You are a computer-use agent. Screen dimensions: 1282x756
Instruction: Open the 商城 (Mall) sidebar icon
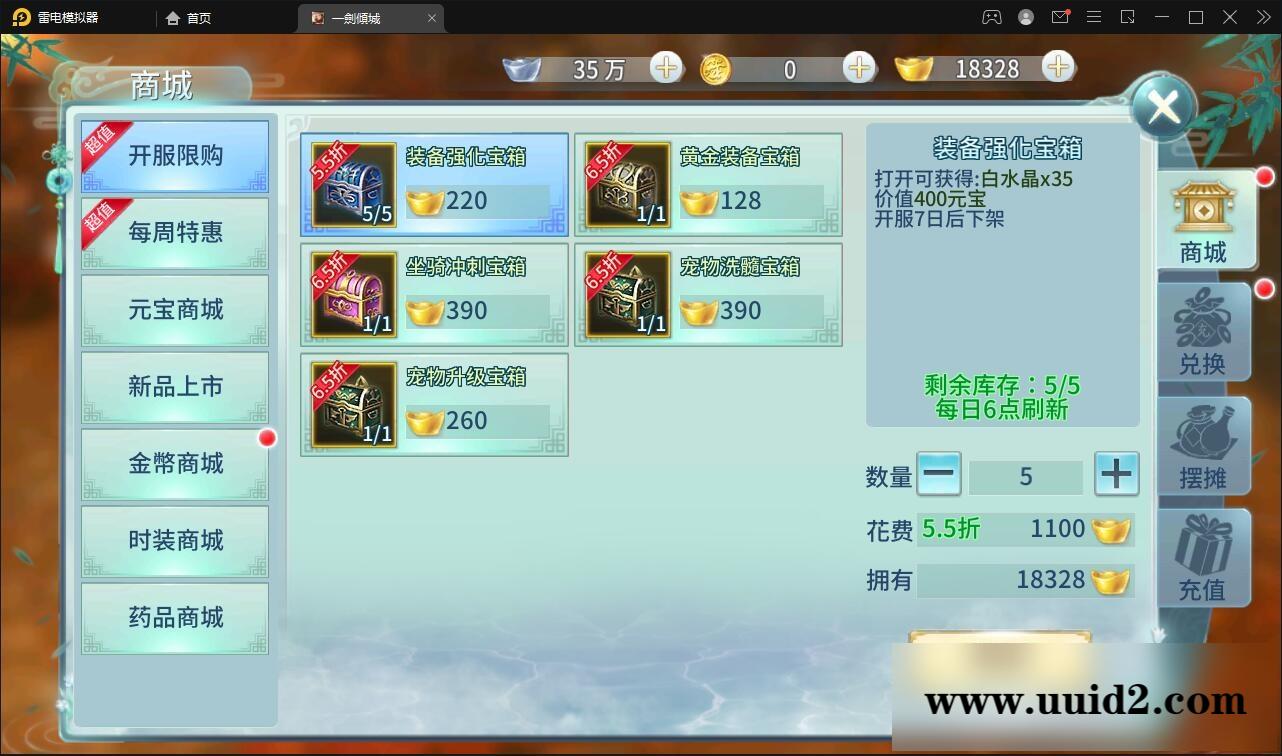[1203, 220]
